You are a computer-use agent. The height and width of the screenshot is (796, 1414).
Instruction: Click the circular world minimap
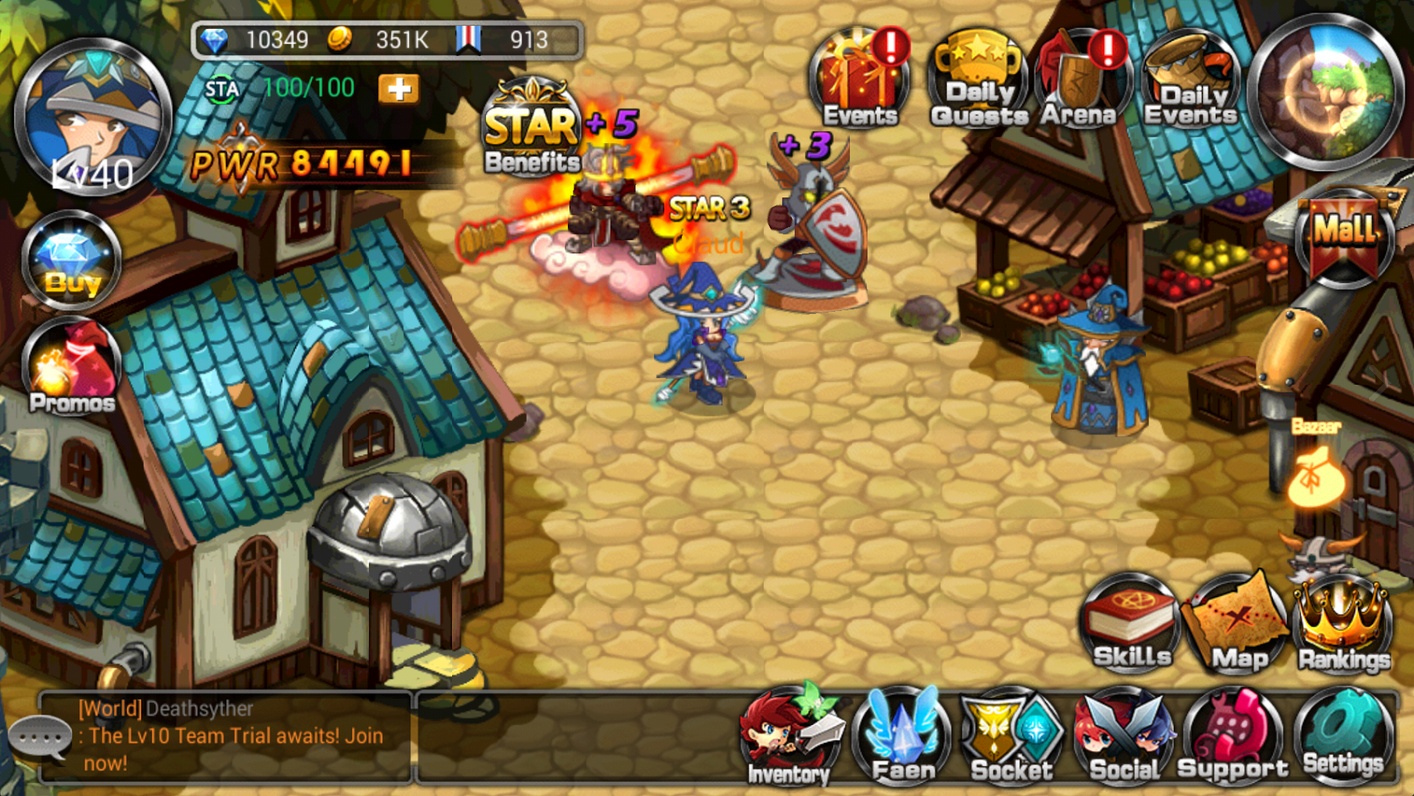1328,92
